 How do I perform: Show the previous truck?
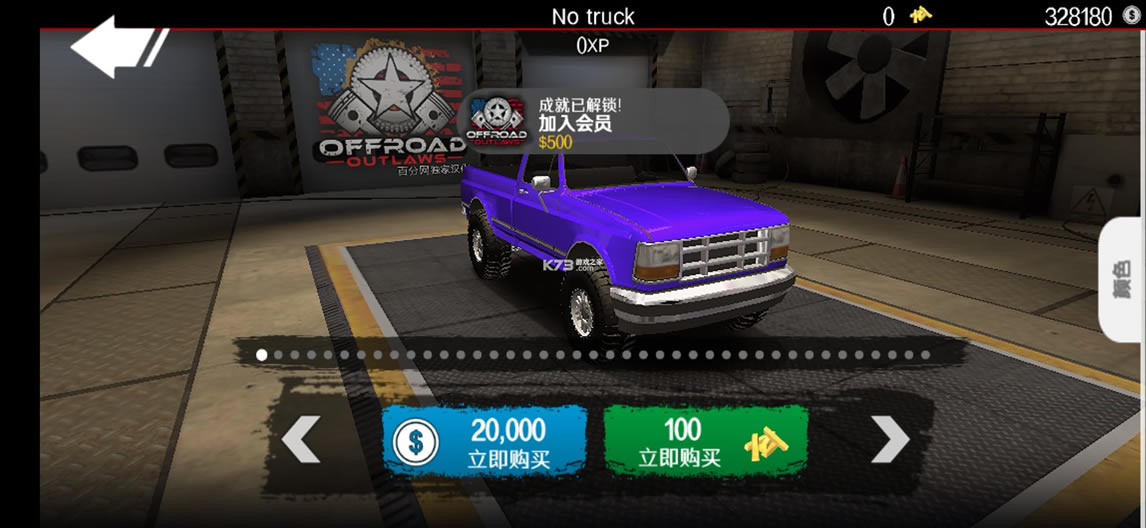tap(301, 439)
